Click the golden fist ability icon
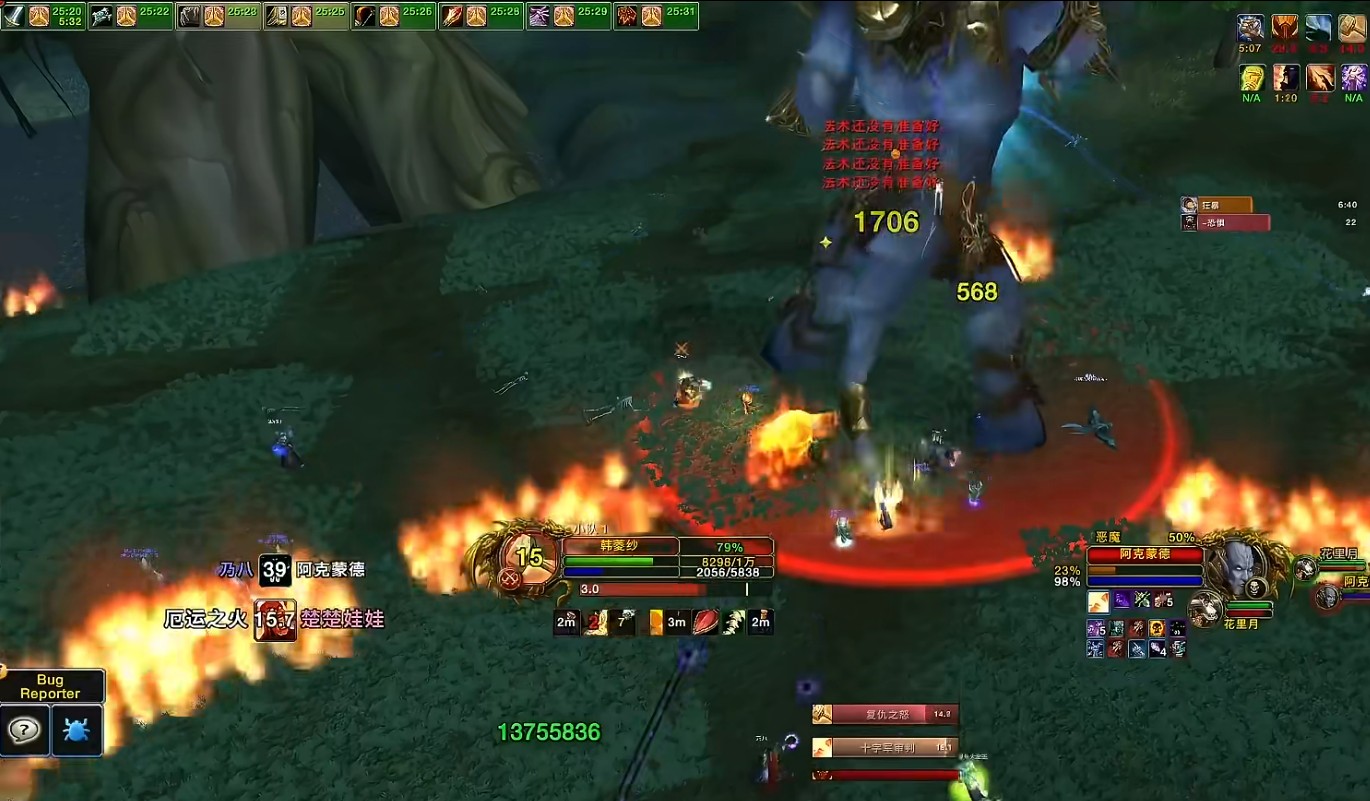The height and width of the screenshot is (801, 1370). 1252,77
